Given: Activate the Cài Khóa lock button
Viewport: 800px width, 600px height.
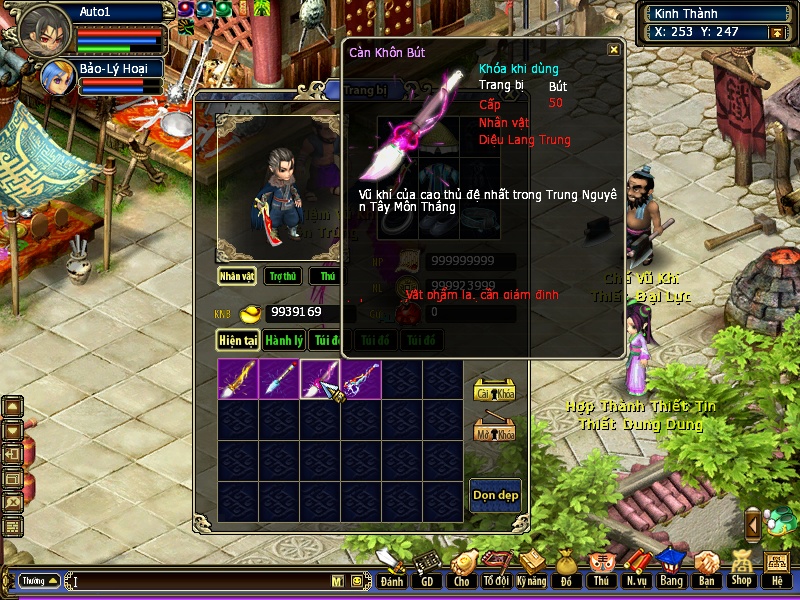Looking at the screenshot, I should (x=493, y=391).
